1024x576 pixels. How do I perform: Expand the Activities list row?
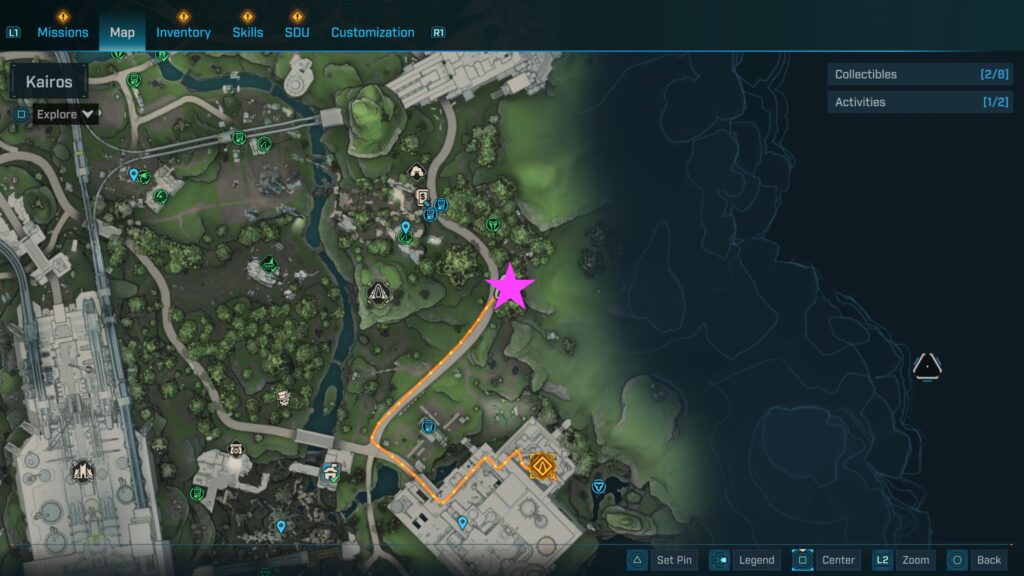pos(919,102)
